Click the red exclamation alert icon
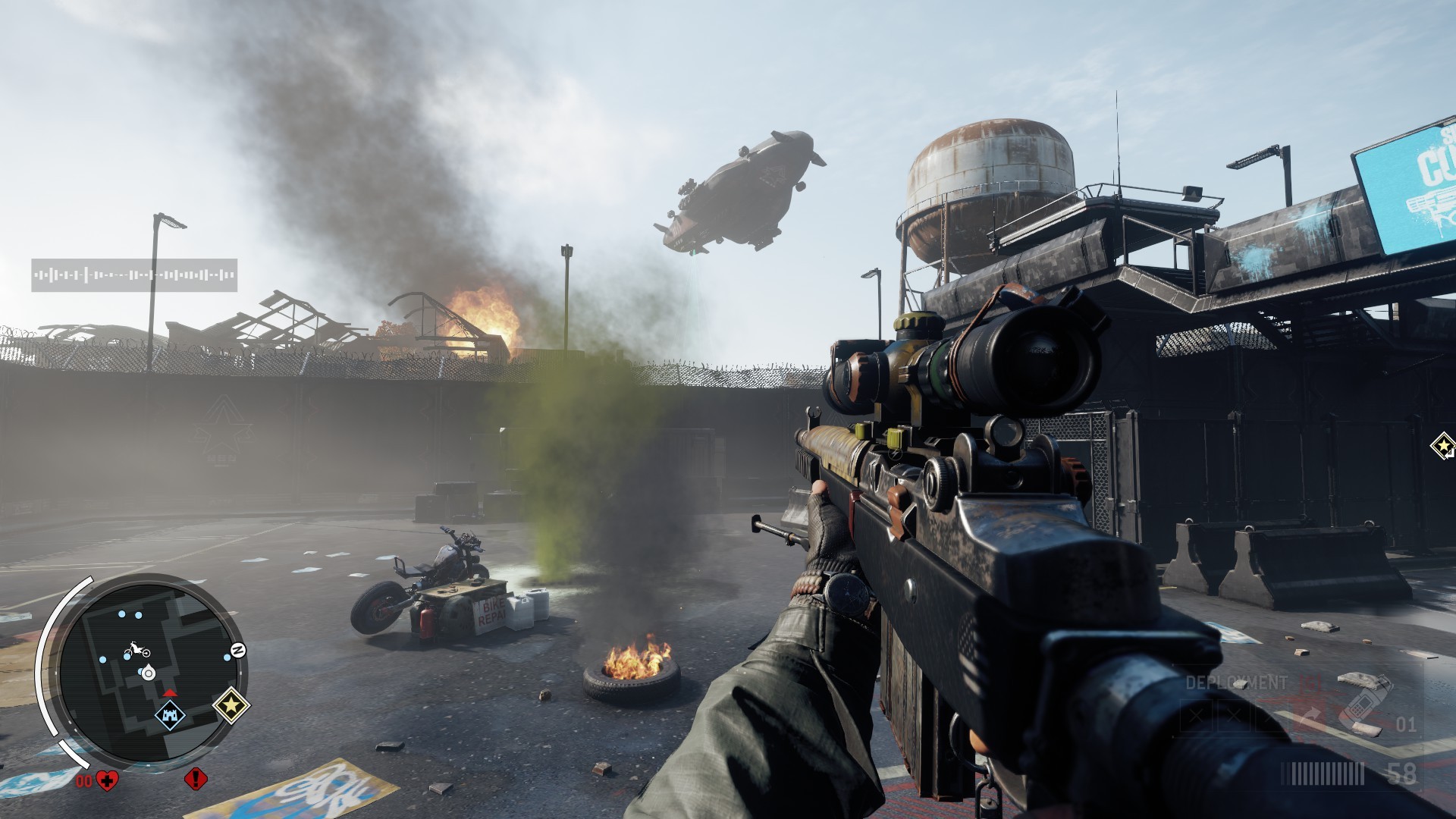Screen dimensions: 1456x819 (196, 778)
